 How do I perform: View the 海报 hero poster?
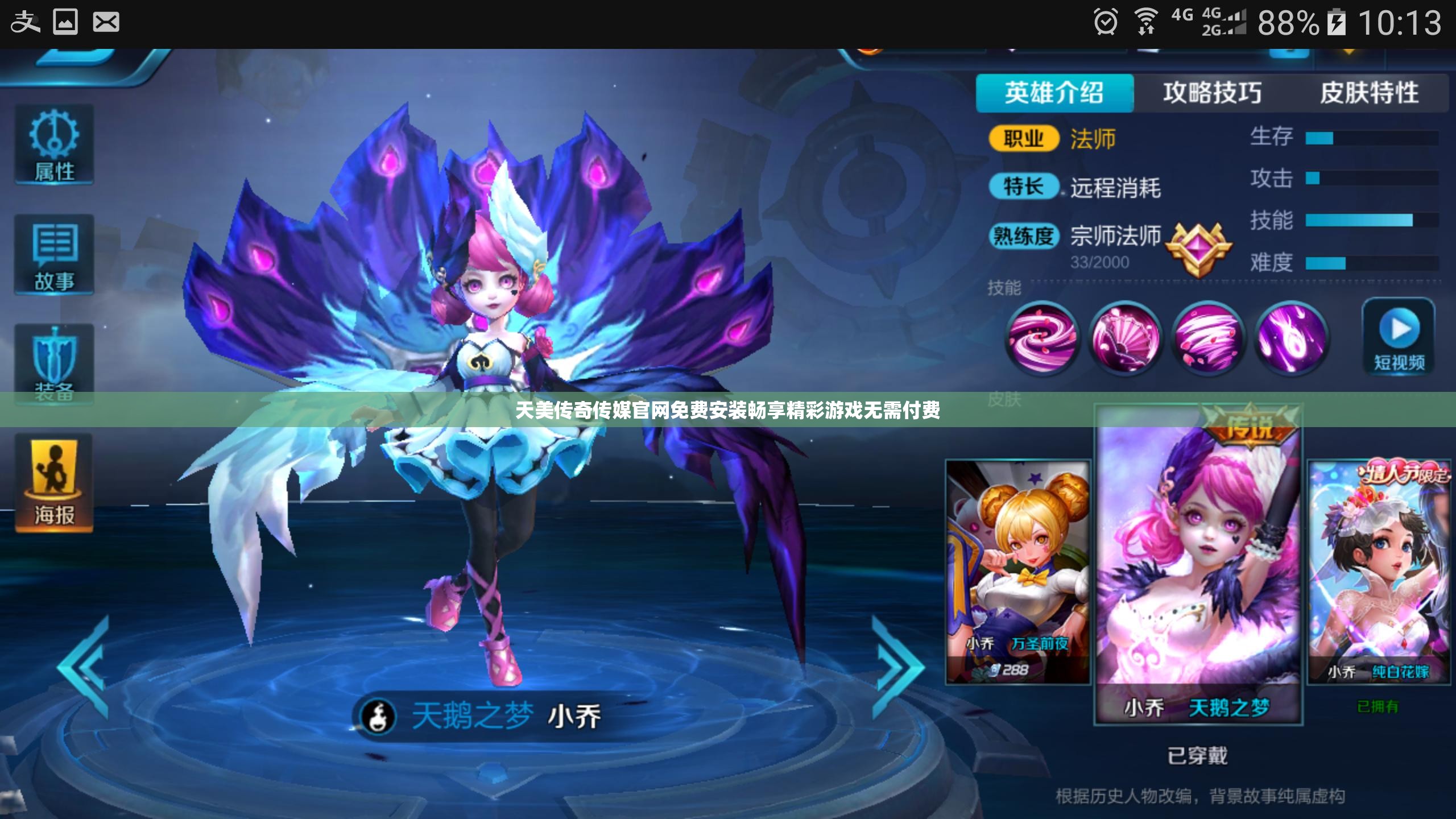click(54, 481)
